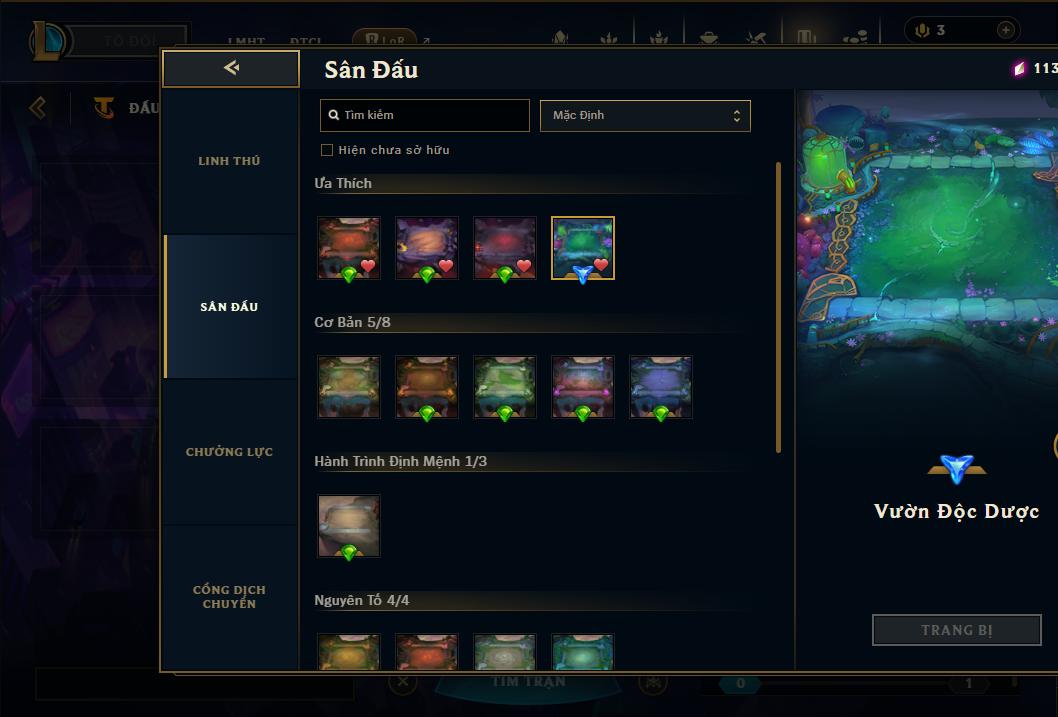
Task: Toggle the Hiện chưa sở hữu checkbox
Action: tap(327, 150)
